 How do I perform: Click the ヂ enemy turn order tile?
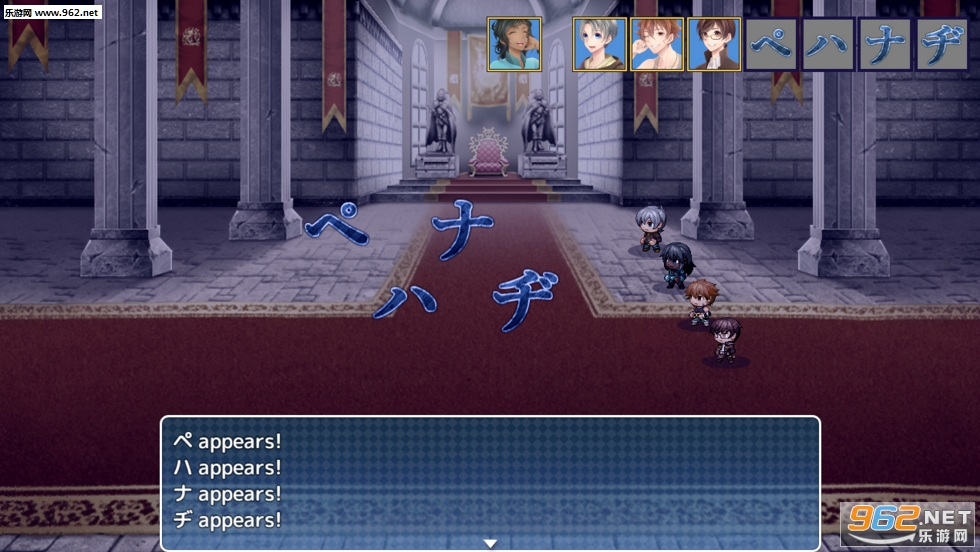pos(942,44)
